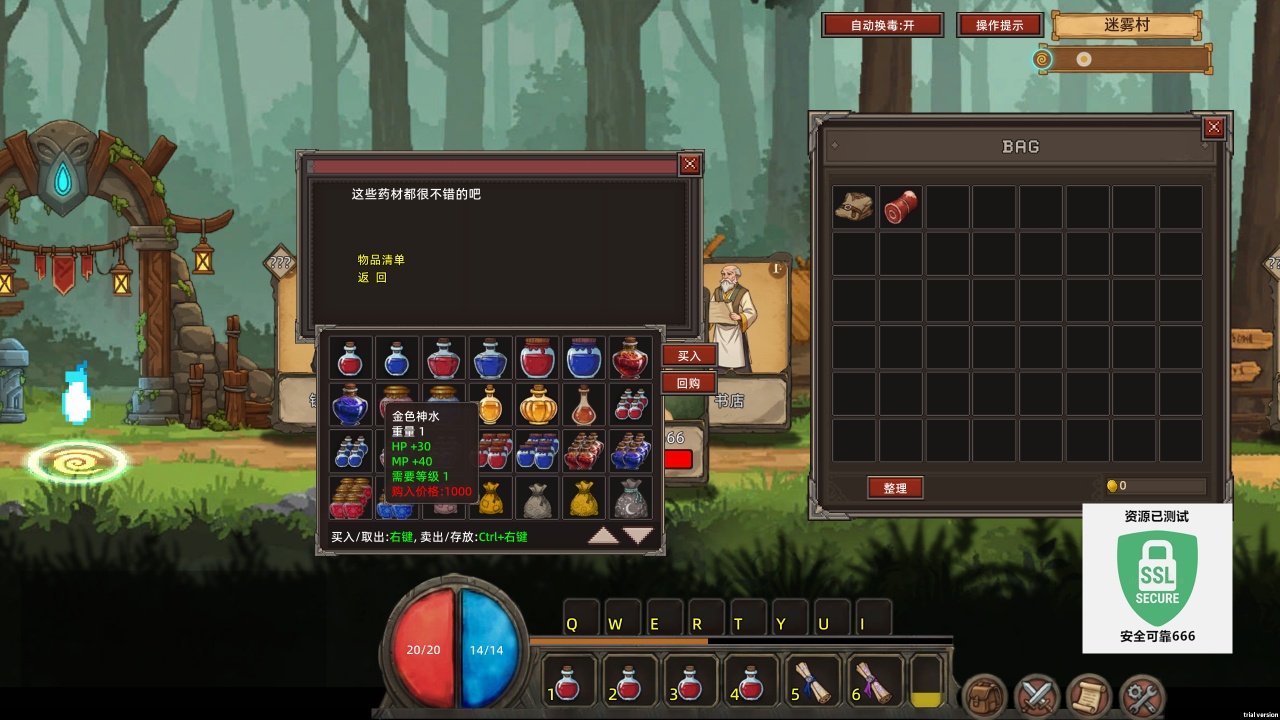Page the shop list down
Viewport: 1280px width, 720px height.
coord(638,536)
